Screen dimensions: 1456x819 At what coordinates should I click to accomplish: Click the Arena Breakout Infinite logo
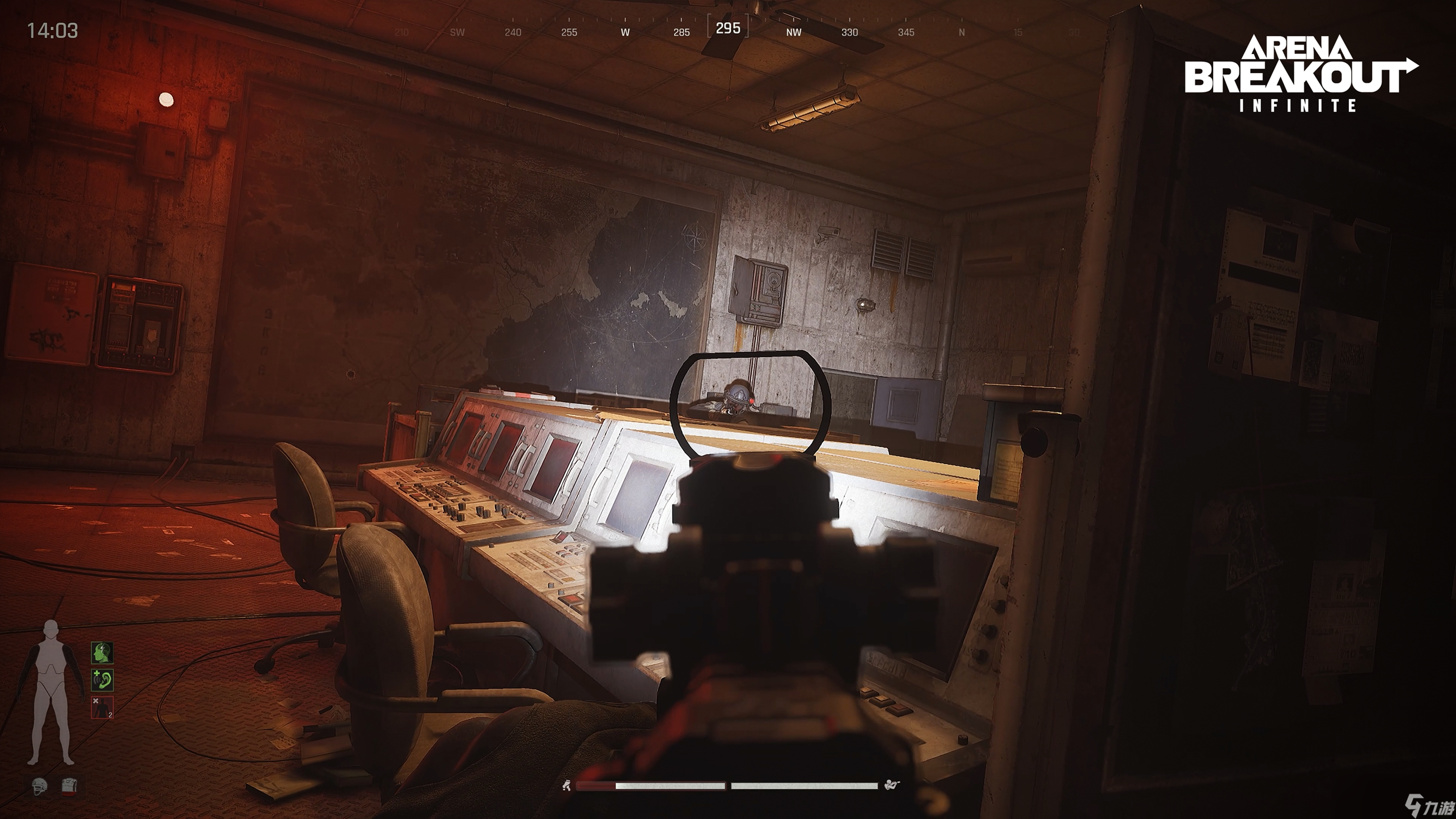pyautogui.click(x=1300, y=74)
